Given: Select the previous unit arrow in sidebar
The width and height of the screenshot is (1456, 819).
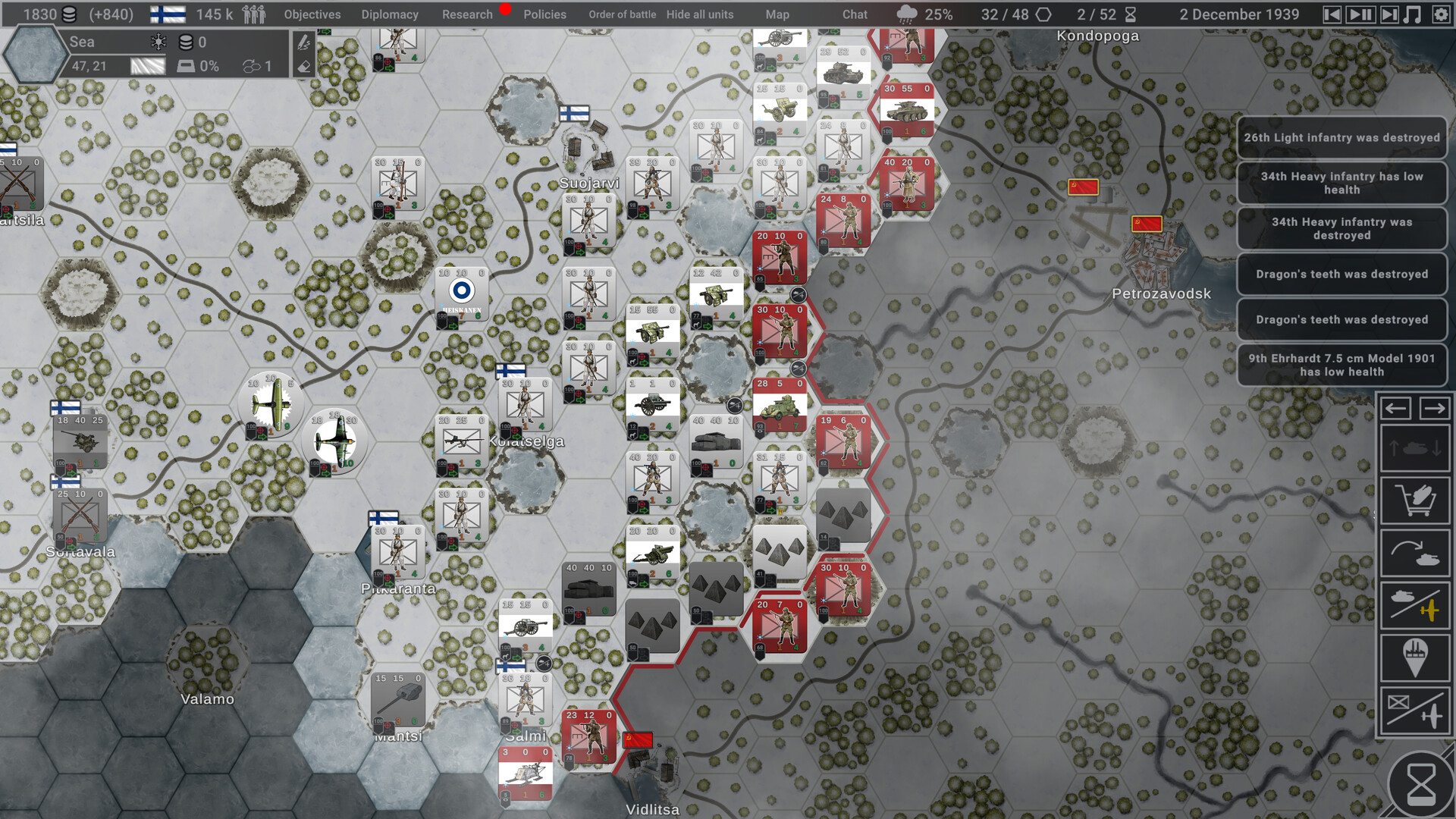Looking at the screenshot, I should [x=1396, y=408].
